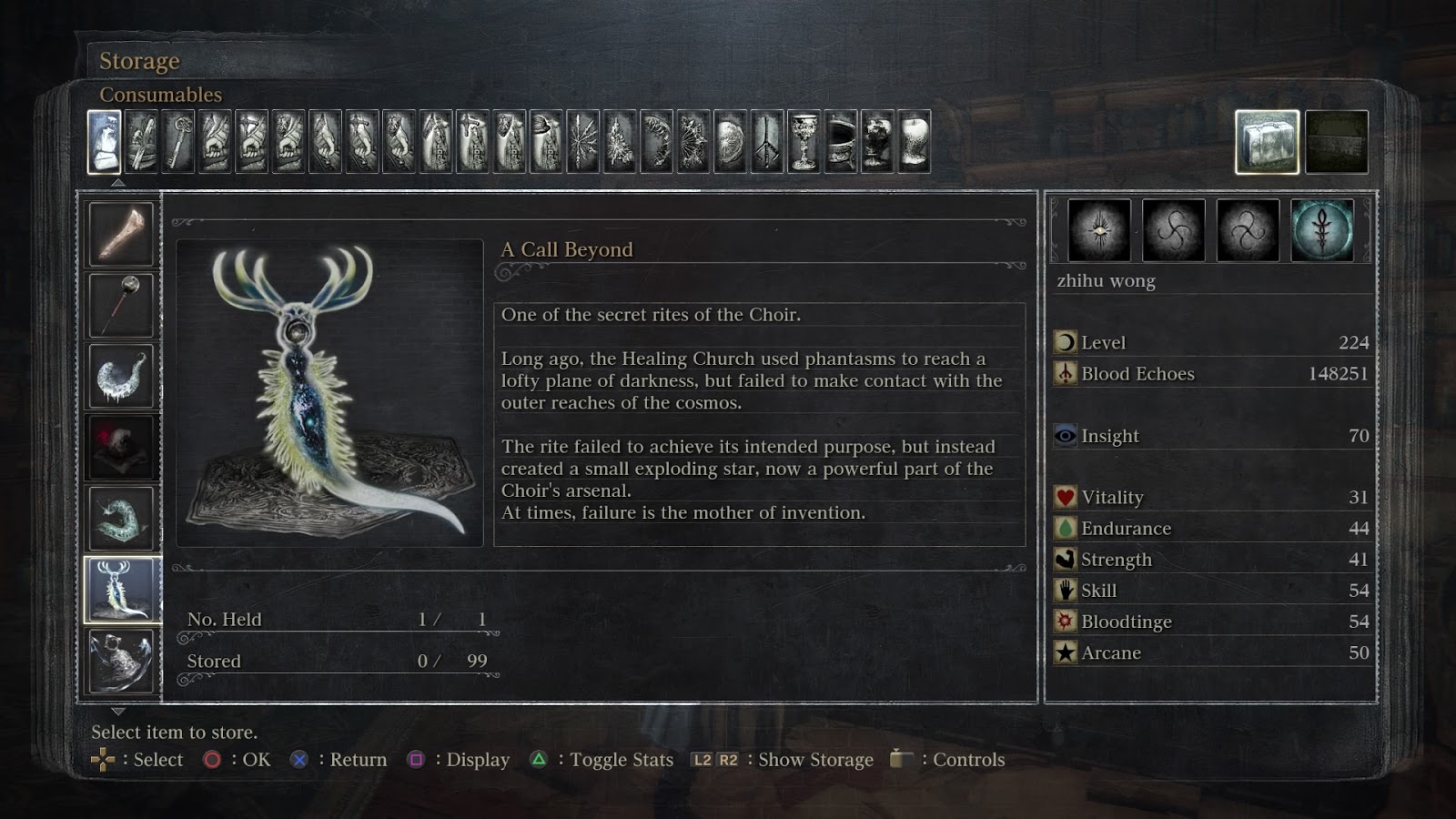
Task: Switch to the key category tab
Action: tap(178, 142)
